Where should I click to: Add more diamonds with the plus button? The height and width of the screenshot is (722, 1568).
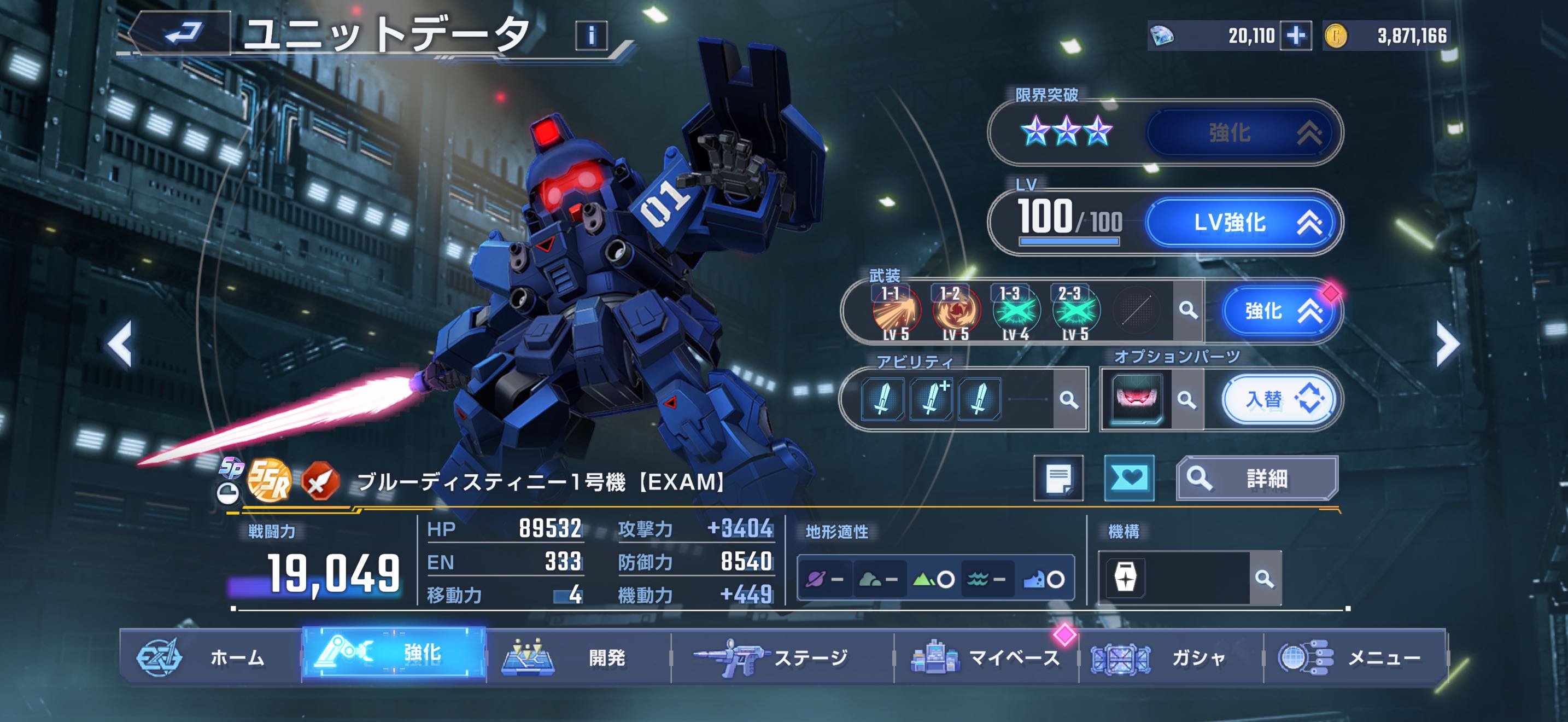click(1295, 36)
